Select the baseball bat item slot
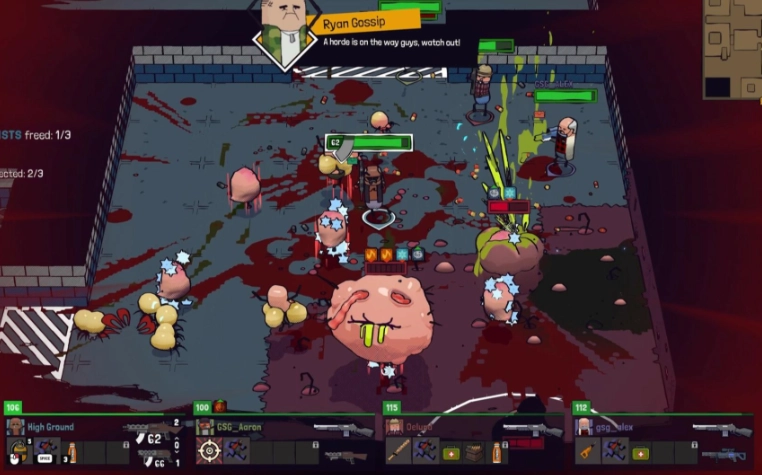The width and height of the screenshot is (762, 475). pyautogui.click(x=399, y=451)
